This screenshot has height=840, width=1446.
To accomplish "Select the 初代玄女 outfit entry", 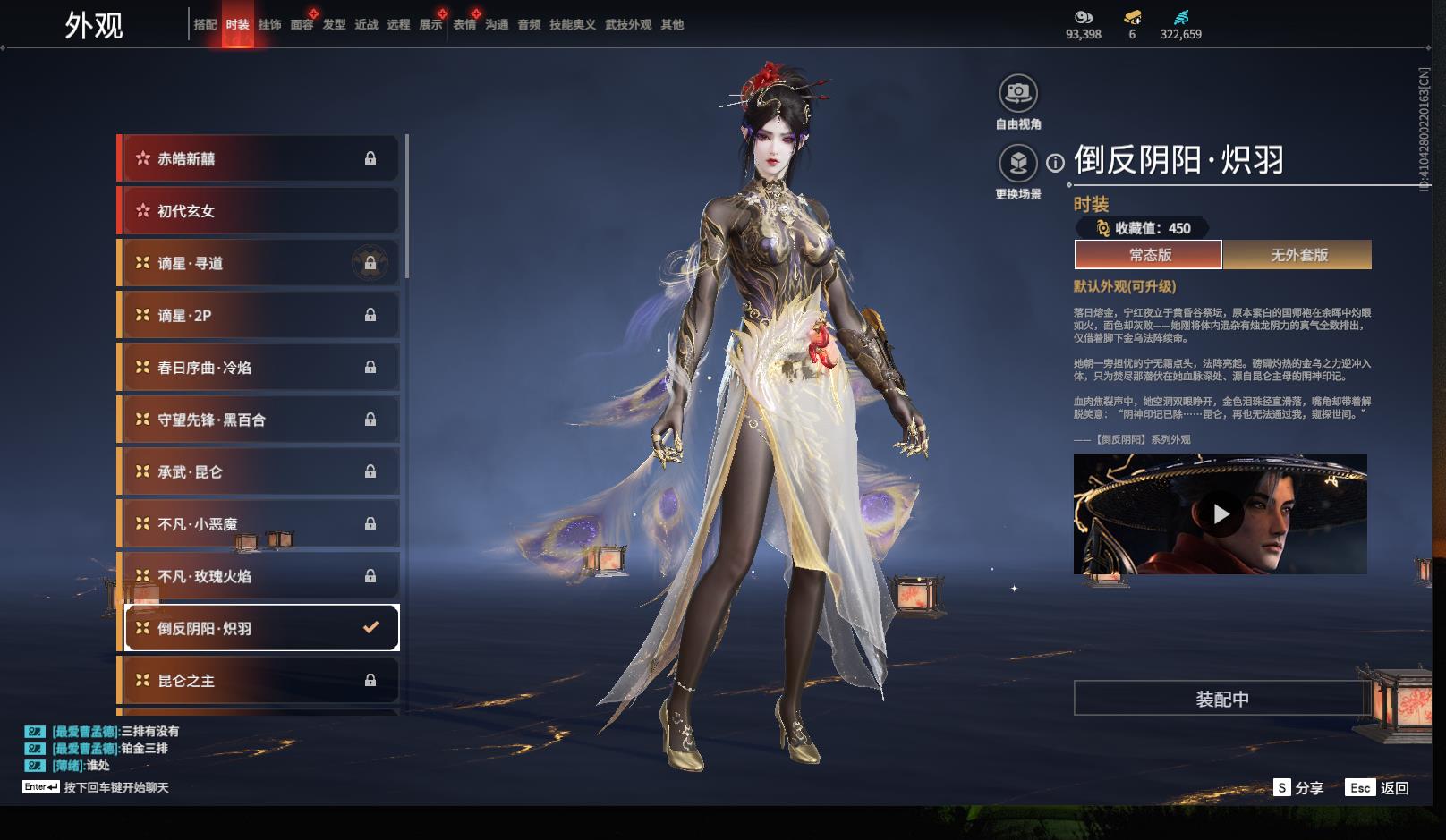I will tap(259, 211).
